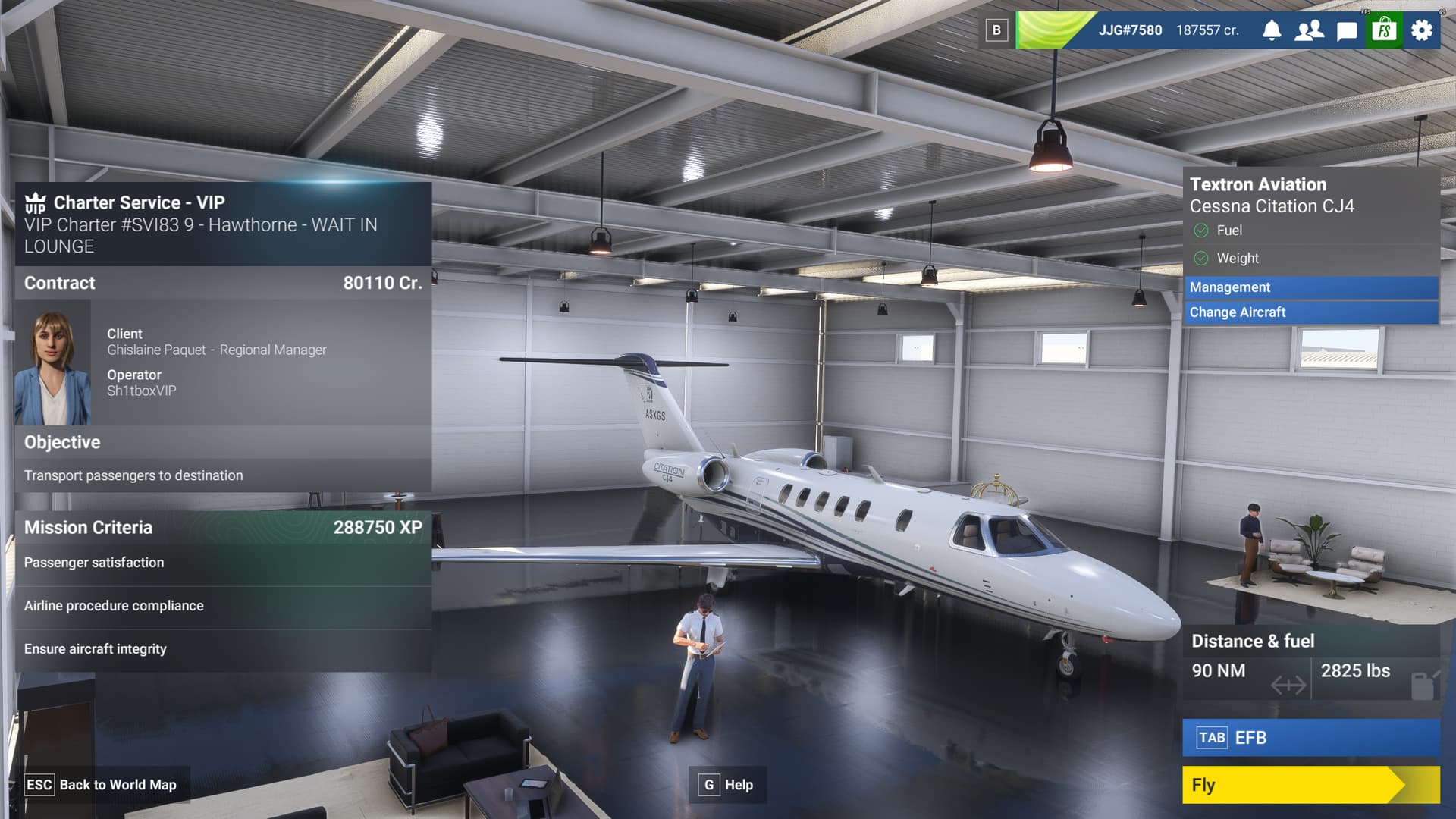This screenshot has width=1456, height=819.
Task: Collapse the Objective section
Action: pos(220,442)
